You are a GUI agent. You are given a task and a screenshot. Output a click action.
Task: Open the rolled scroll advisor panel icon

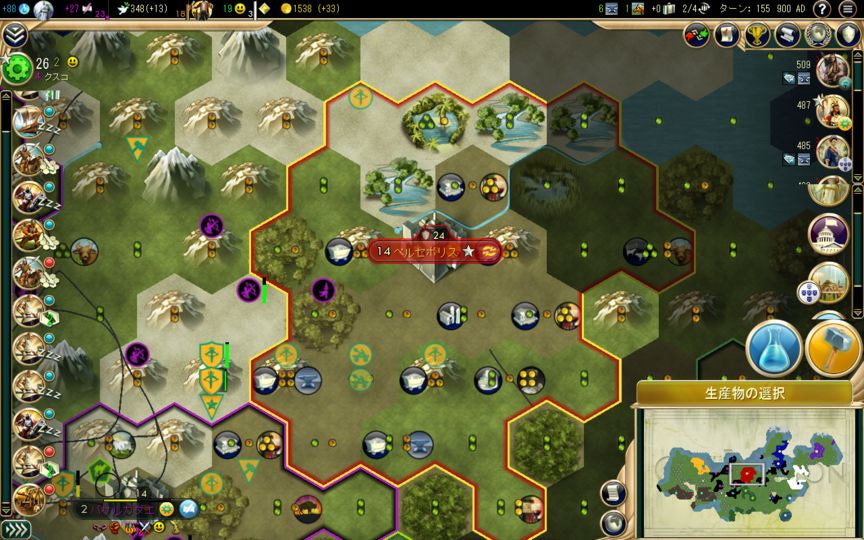(x=789, y=35)
